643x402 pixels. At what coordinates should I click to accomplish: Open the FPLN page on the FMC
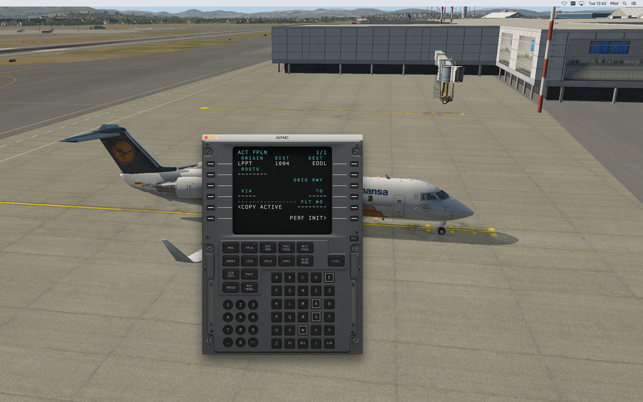250,248
